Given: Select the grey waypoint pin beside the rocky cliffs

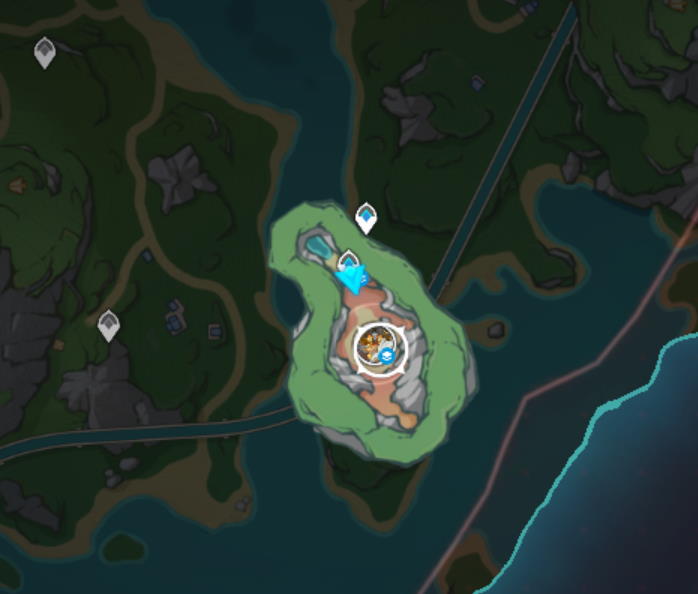Looking at the screenshot, I should pos(108,324).
